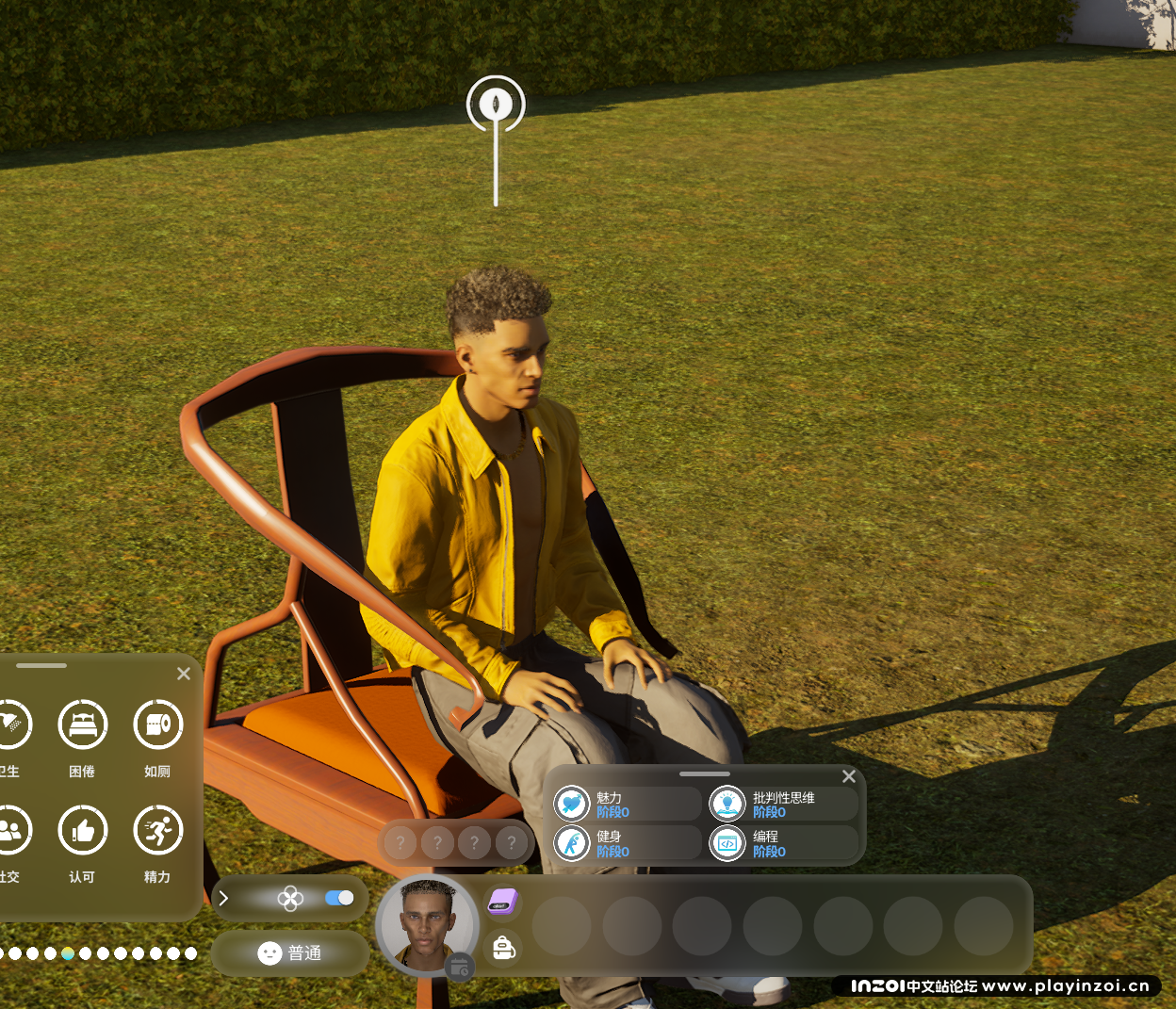Expand the panel with the arrow chevron
Viewport: 1176px width, 1009px height.
click(223, 898)
